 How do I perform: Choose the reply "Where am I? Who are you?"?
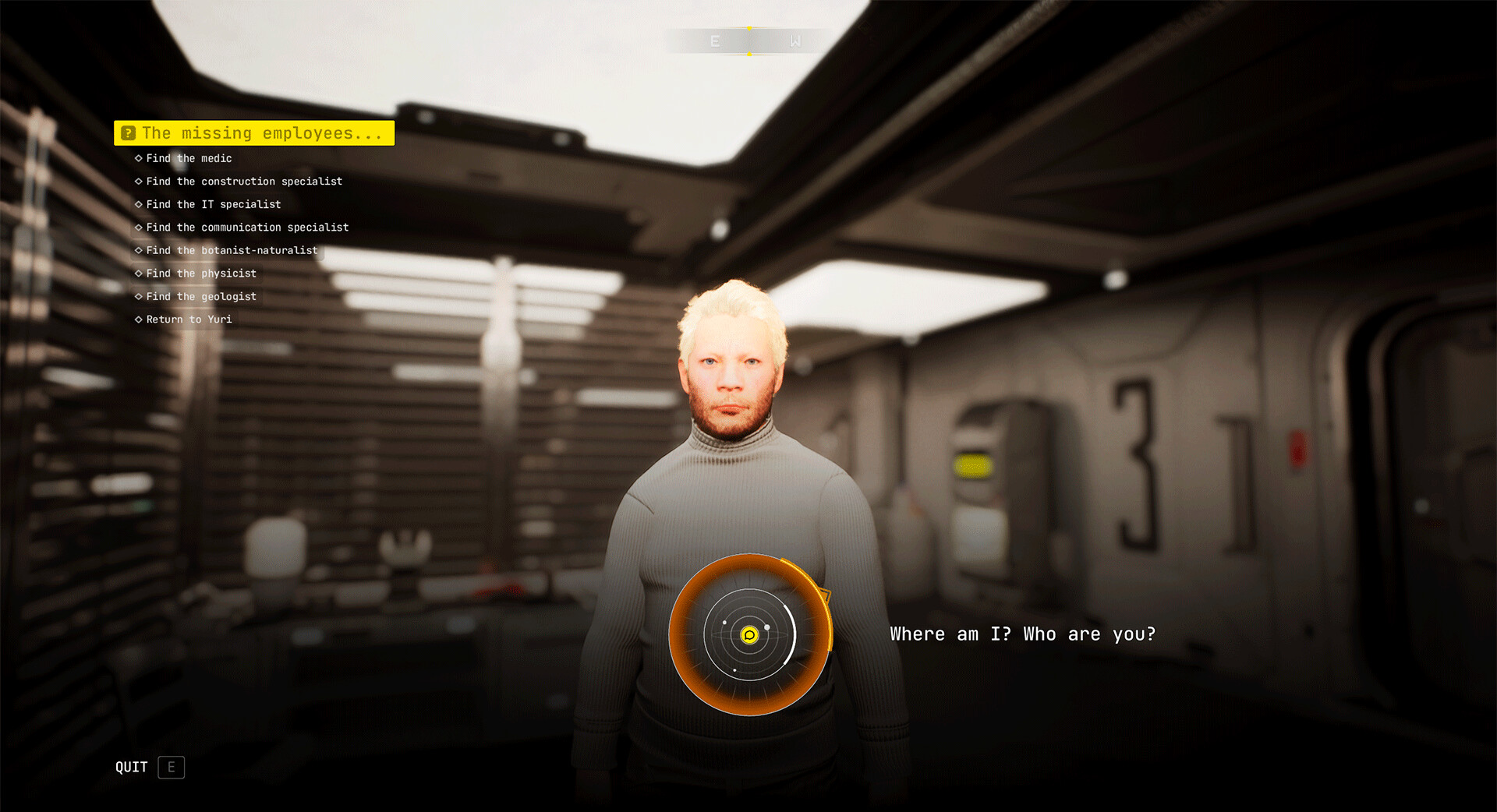tap(1021, 634)
